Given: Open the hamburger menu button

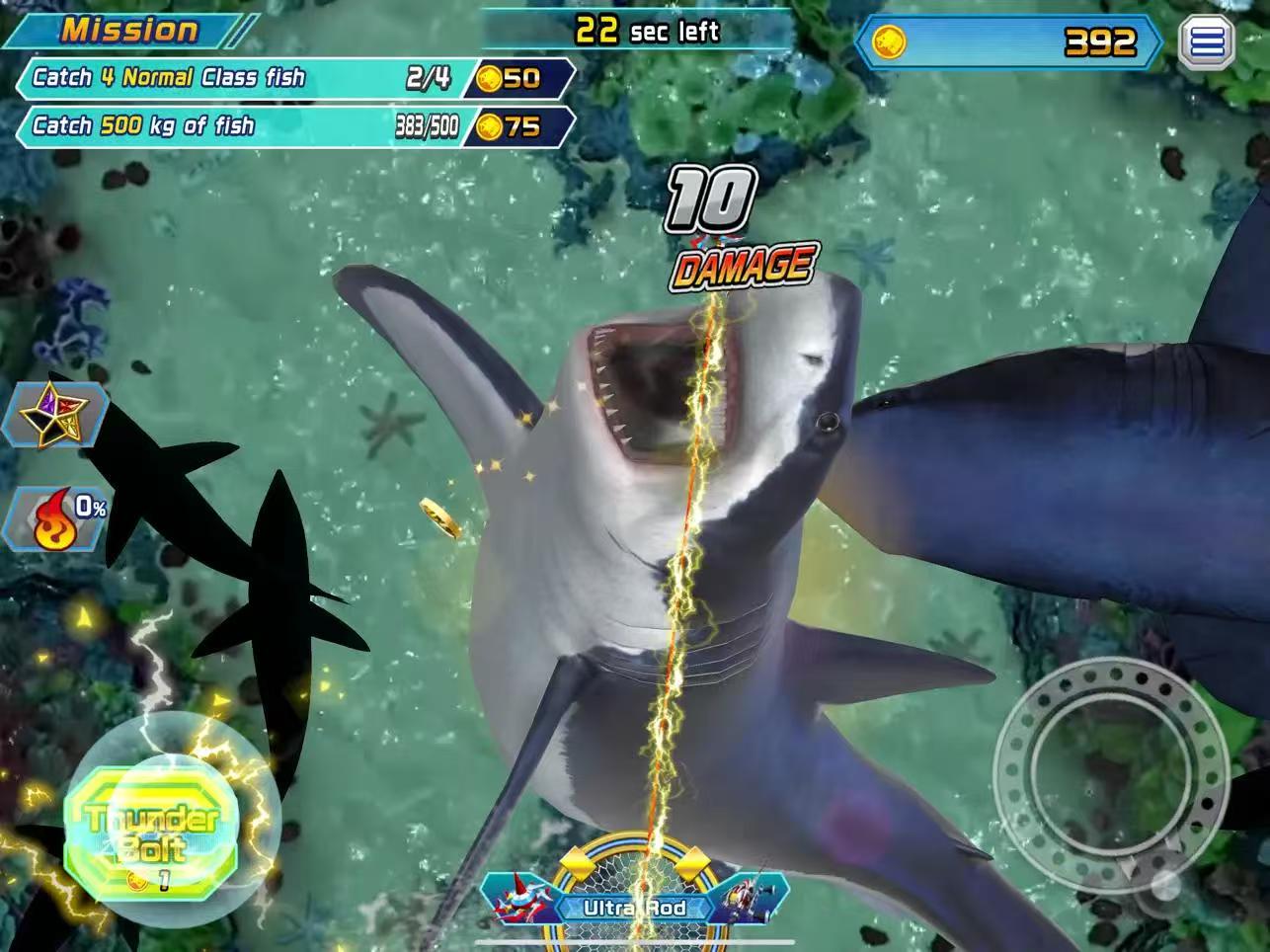Looking at the screenshot, I should tap(1207, 42).
